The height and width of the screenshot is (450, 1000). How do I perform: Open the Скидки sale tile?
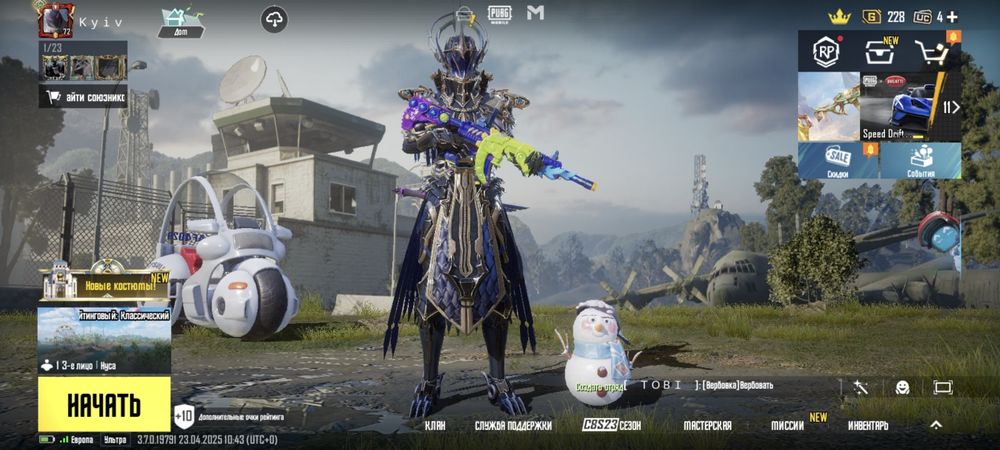click(x=837, y=160)
